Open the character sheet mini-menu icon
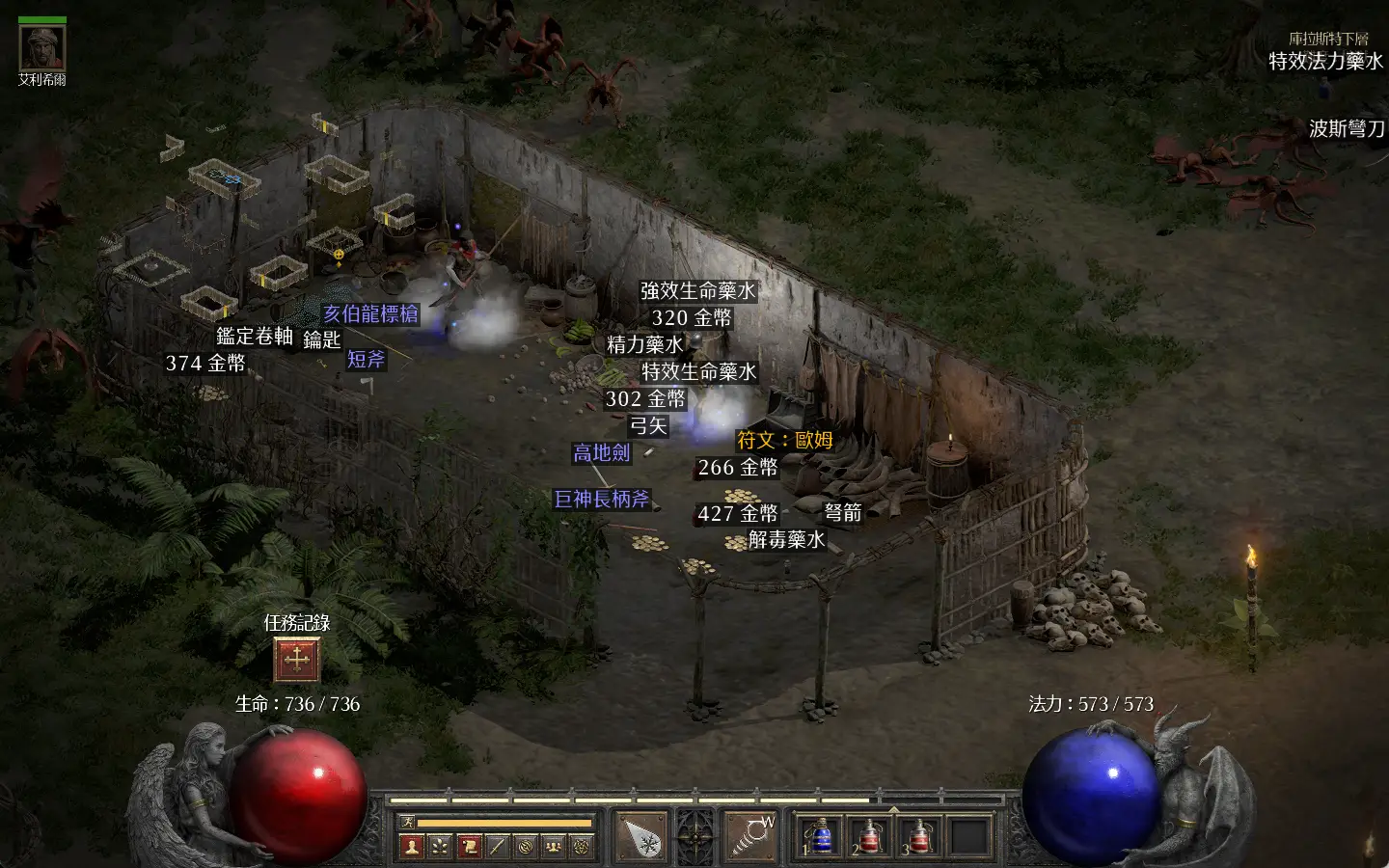 tap(412, 847)
